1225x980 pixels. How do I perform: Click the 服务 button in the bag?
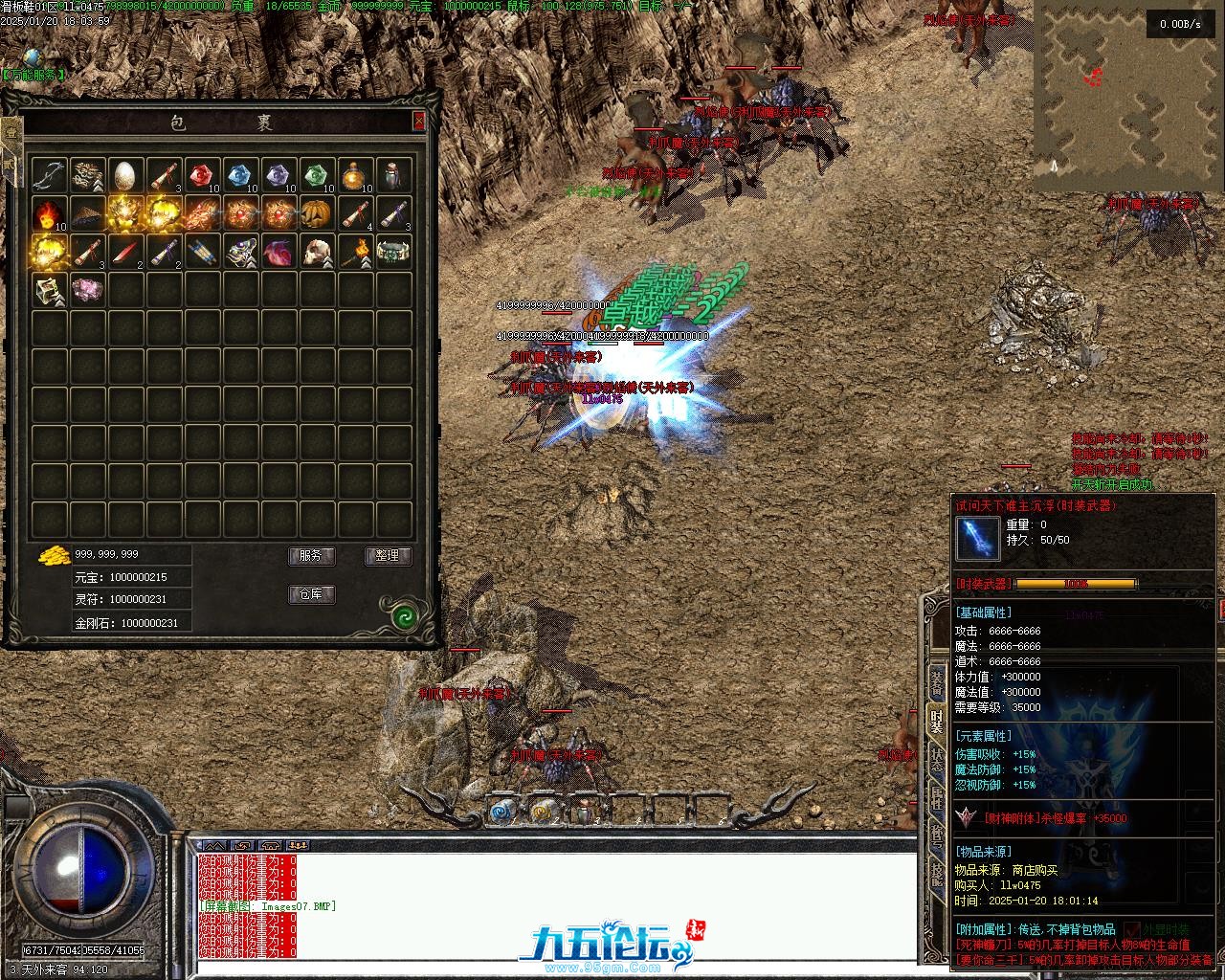tap(311, 556)
